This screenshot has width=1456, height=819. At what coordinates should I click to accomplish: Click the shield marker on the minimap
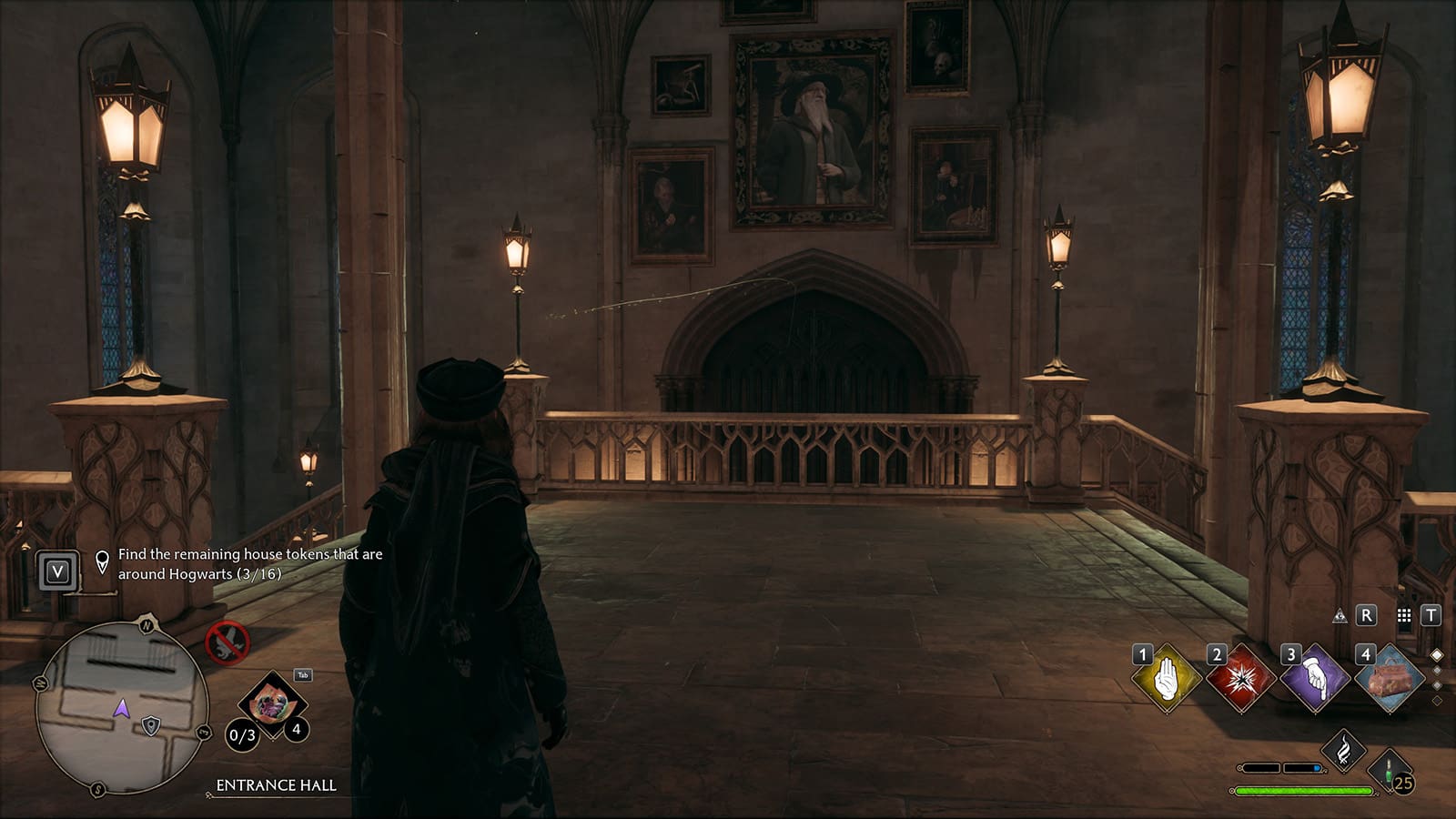[151, 726]
